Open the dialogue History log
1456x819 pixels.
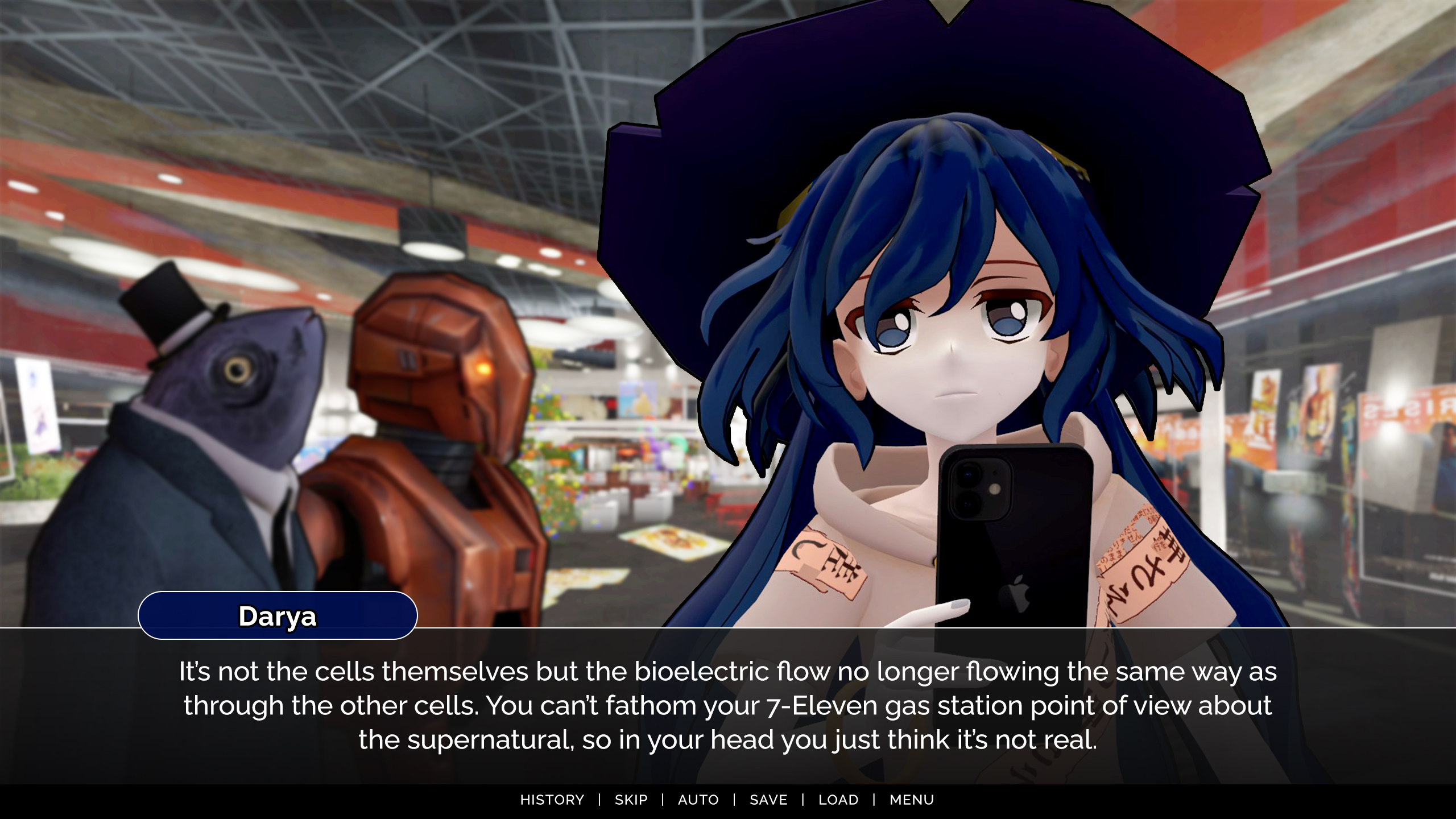coord(552,800)
